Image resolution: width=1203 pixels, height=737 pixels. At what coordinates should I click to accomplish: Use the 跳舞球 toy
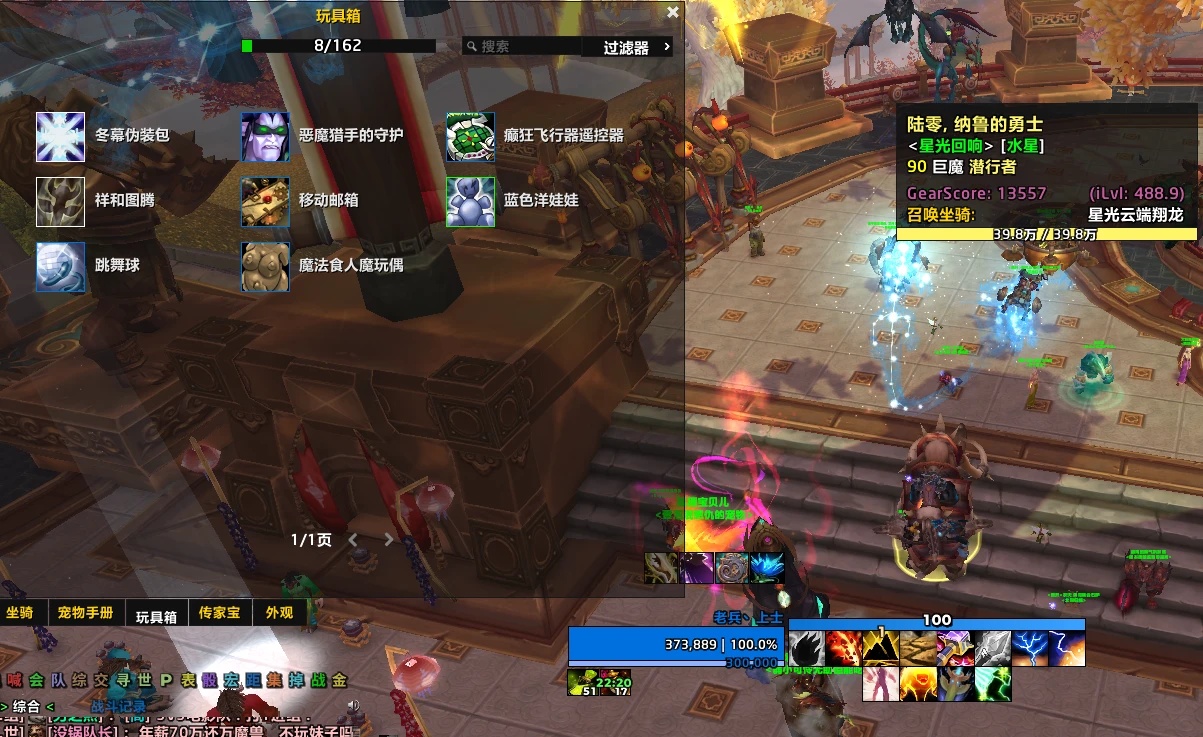[x=61, y=267]
